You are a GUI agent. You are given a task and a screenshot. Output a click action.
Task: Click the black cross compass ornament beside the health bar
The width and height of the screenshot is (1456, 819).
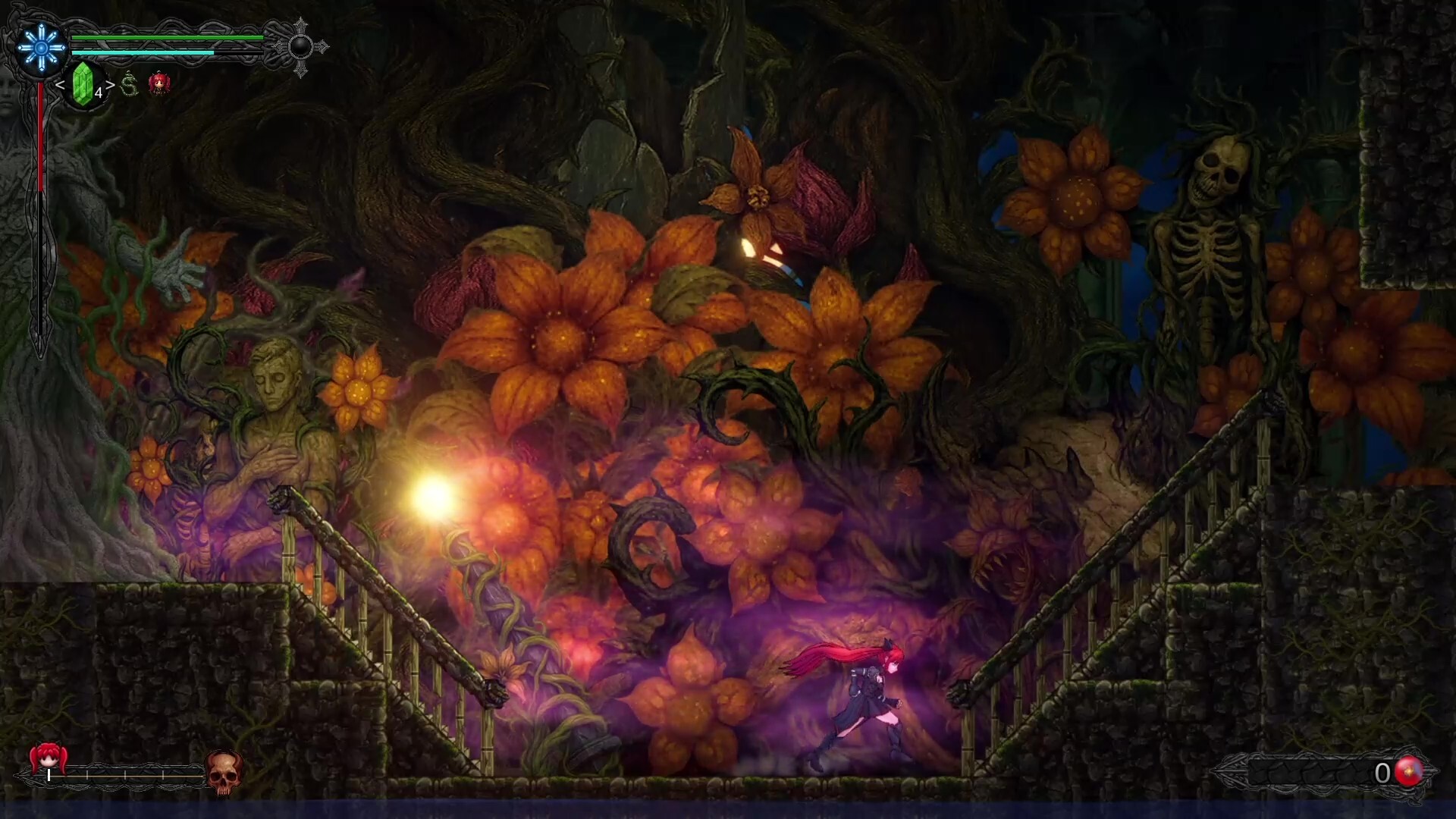coord(301,48)
